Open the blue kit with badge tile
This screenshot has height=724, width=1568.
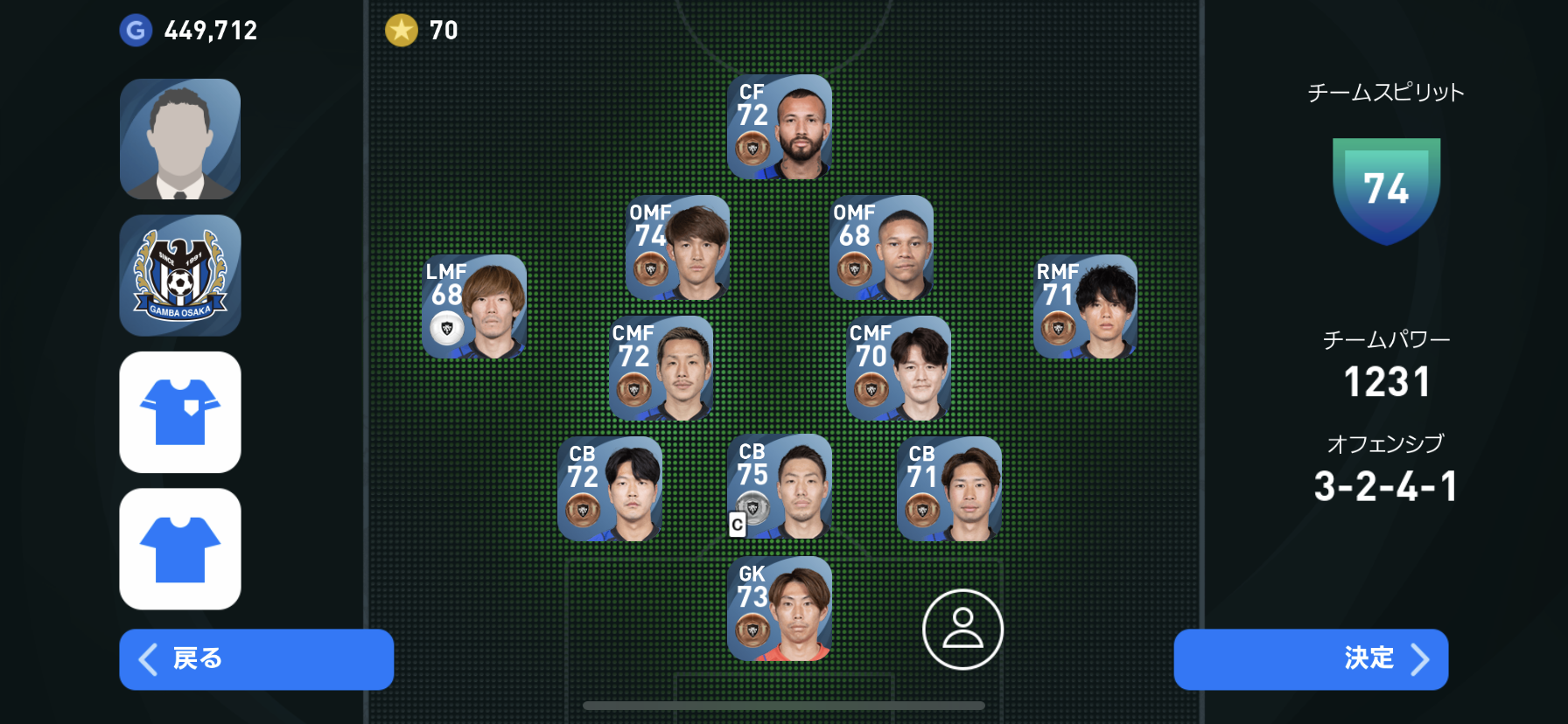click(180, 412)
